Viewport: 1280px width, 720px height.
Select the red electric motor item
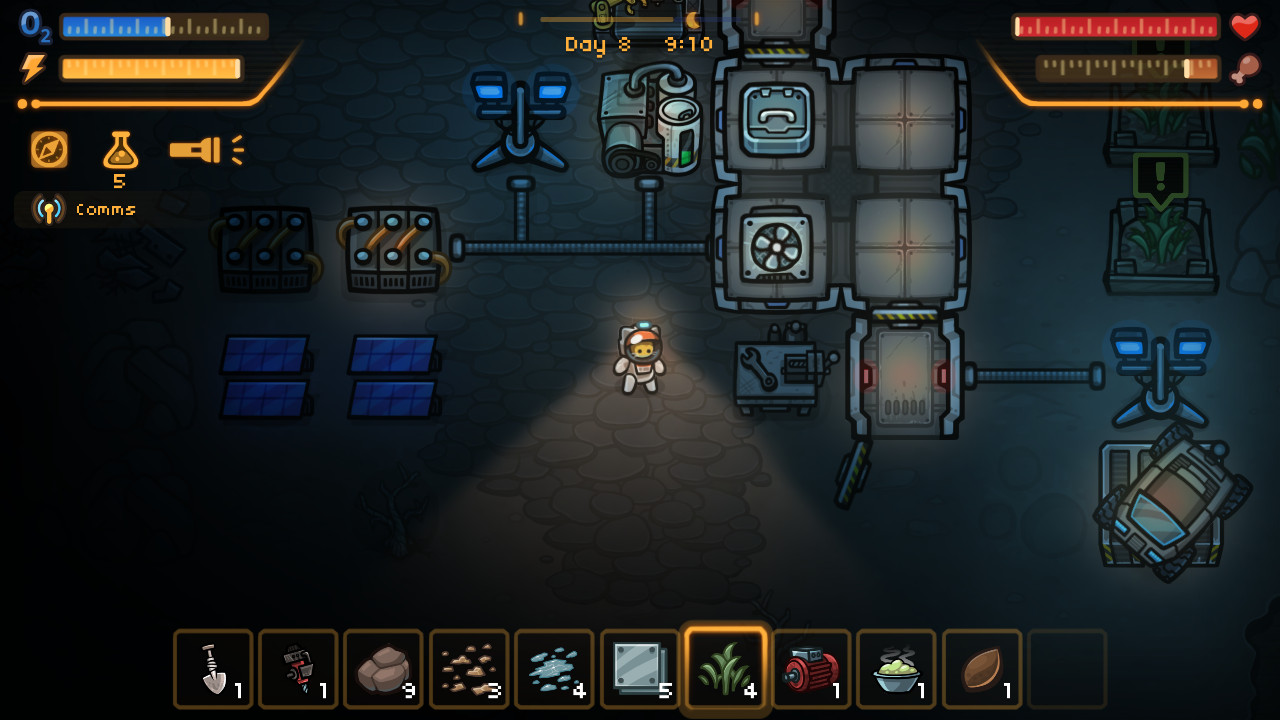[809, 668]
